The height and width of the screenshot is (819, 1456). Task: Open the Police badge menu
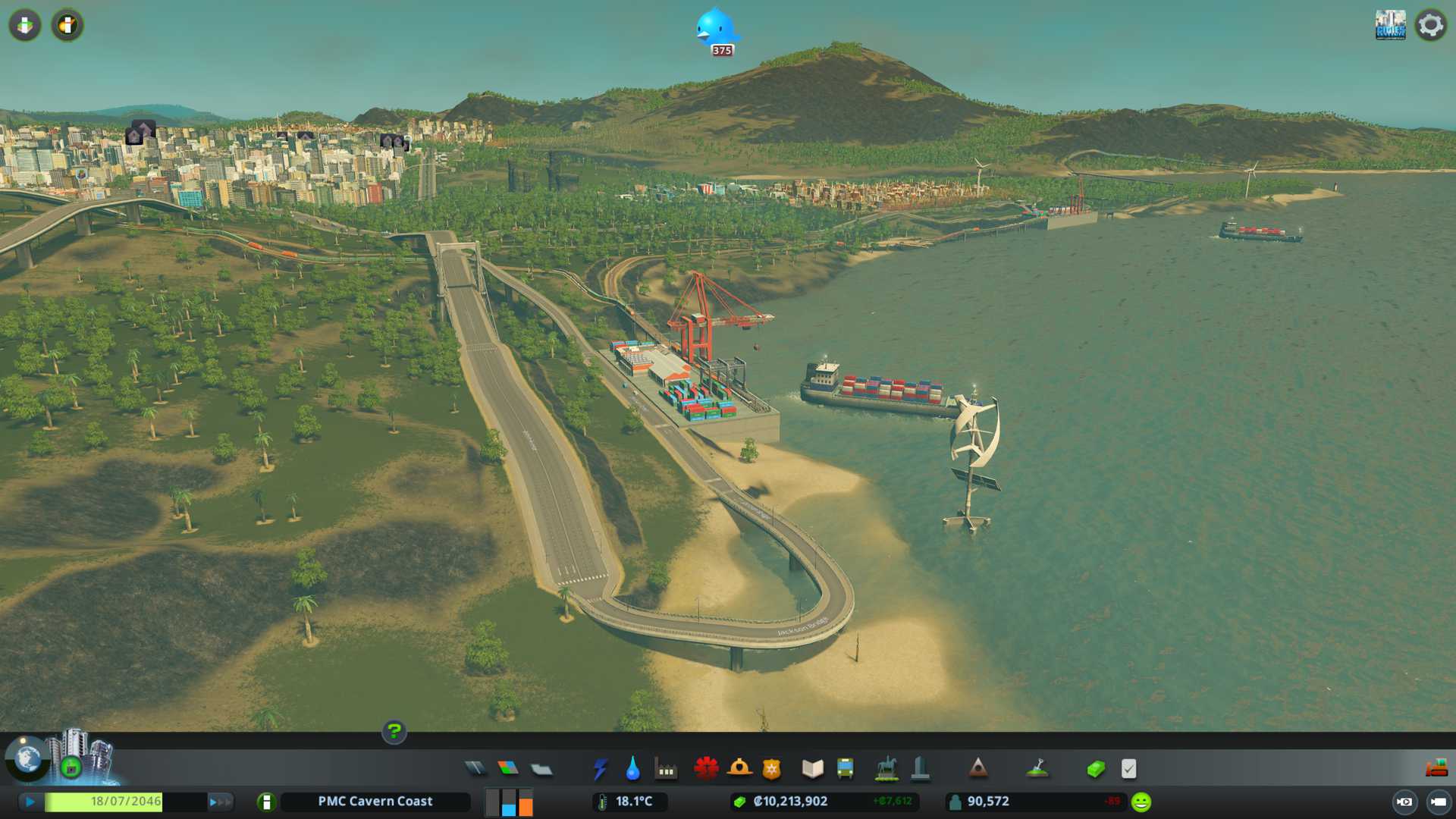click(x=772, y=769)
